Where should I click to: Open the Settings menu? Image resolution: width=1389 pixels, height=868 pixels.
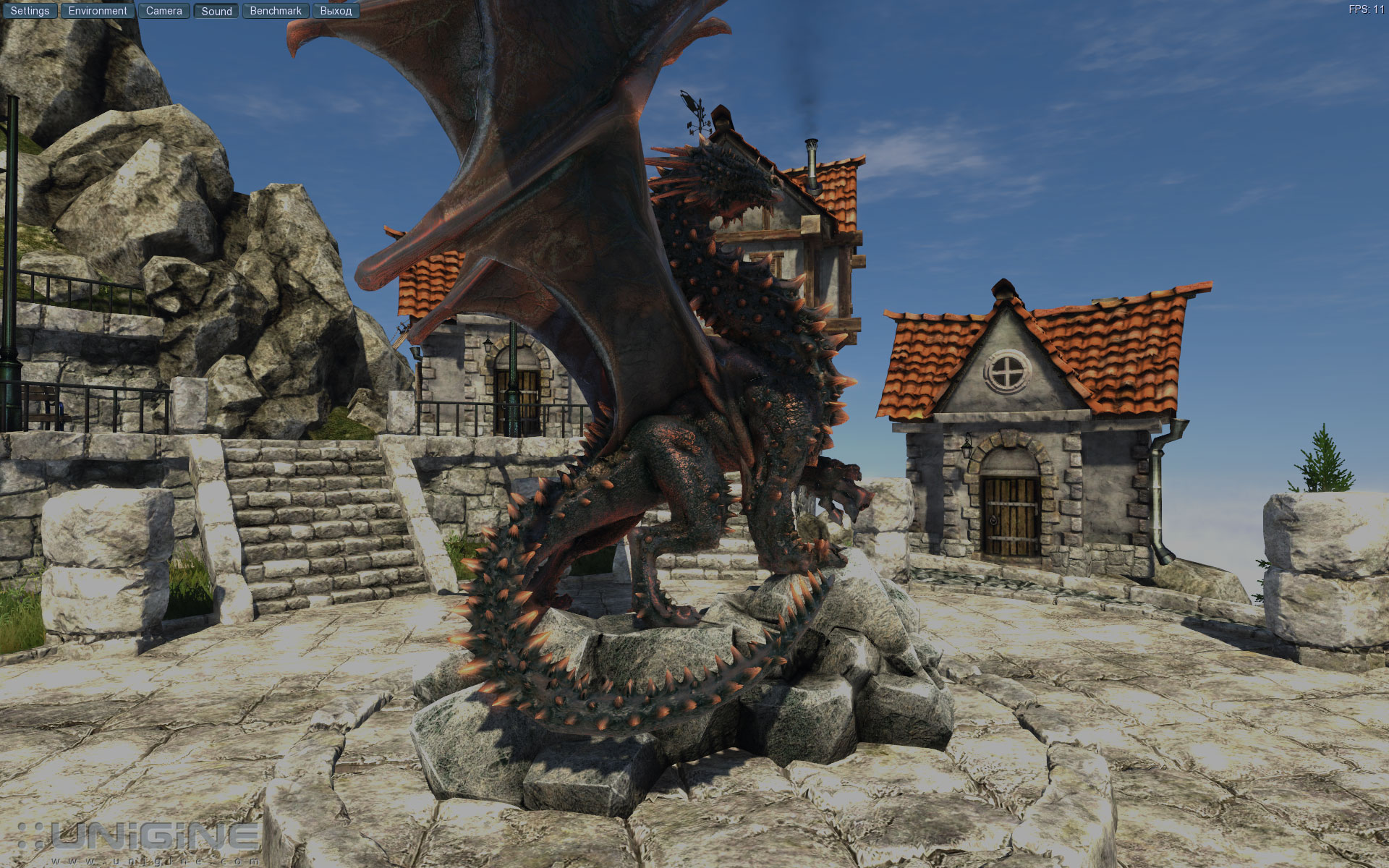pos(30,11)
